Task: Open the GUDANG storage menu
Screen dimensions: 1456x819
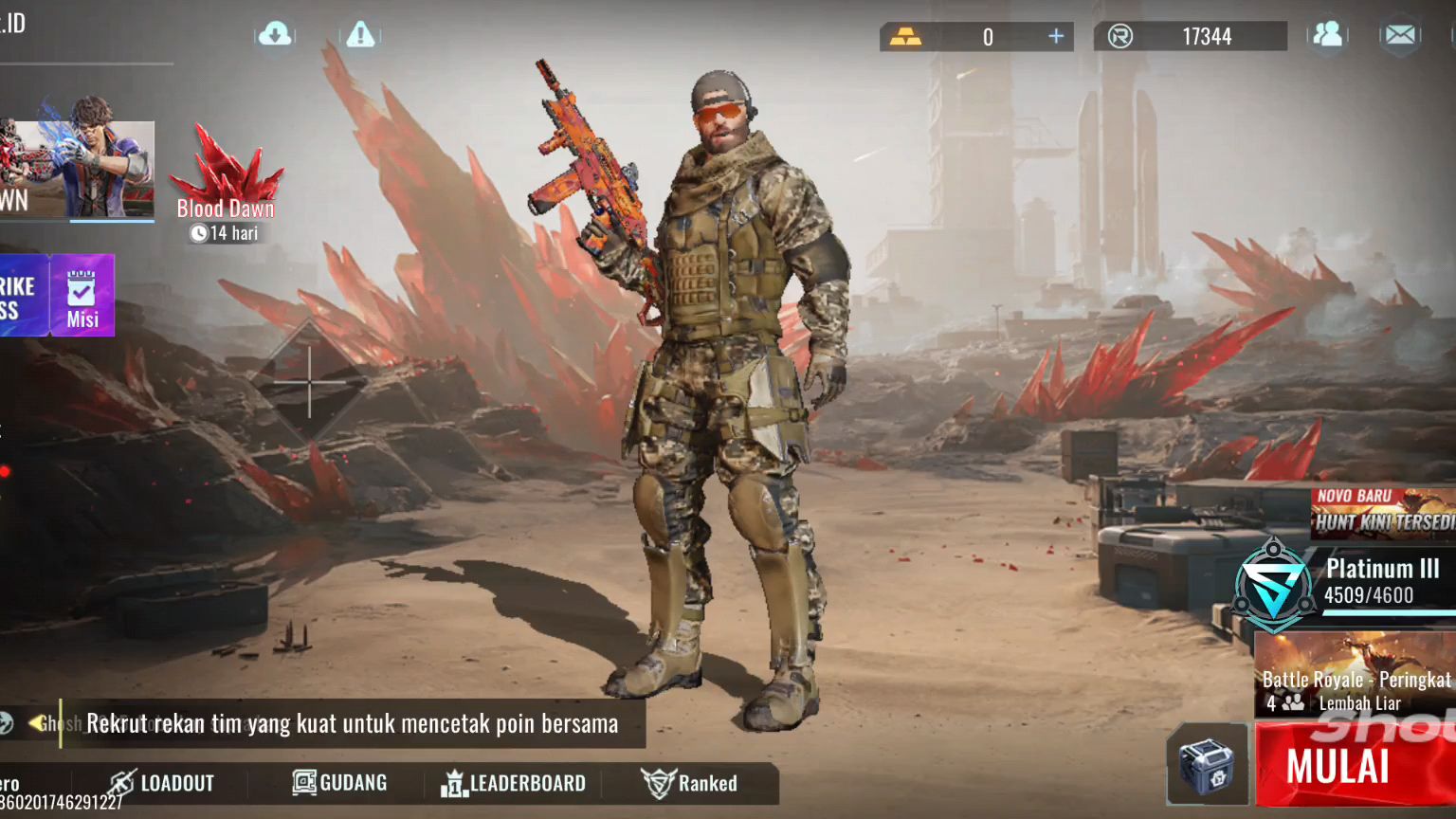Action: 340,783
